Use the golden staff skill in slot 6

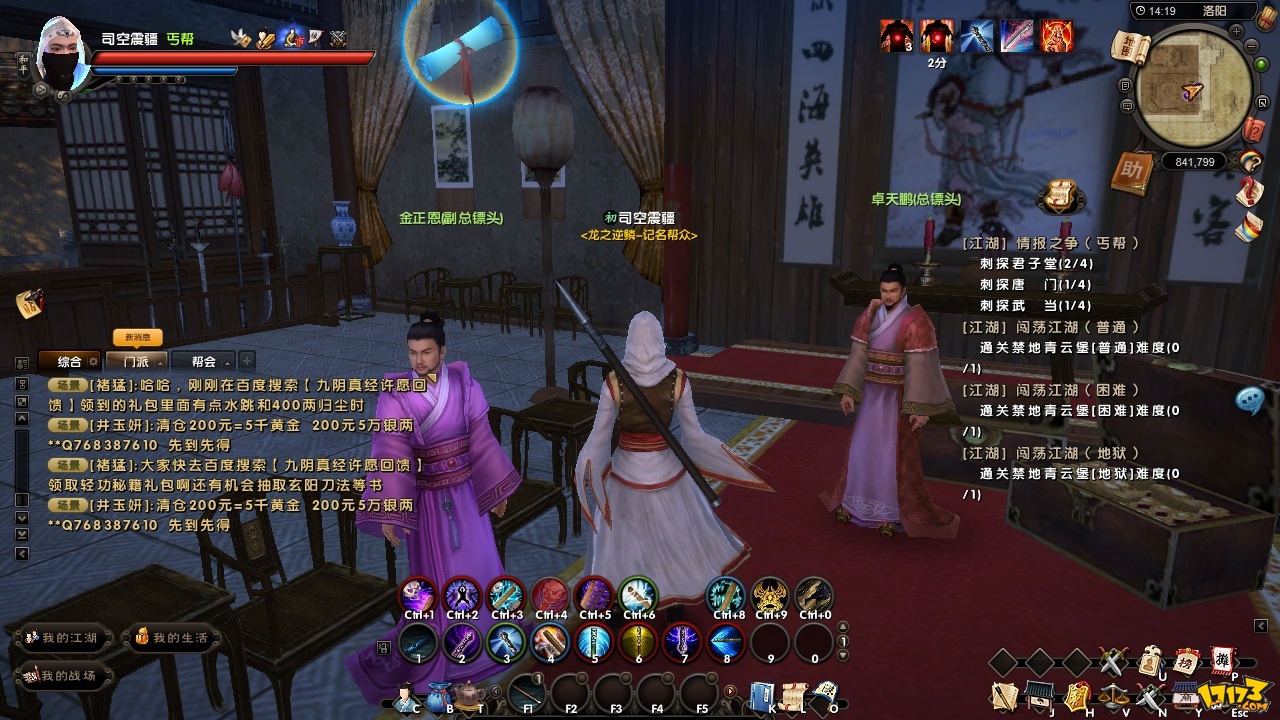point(638,642)
